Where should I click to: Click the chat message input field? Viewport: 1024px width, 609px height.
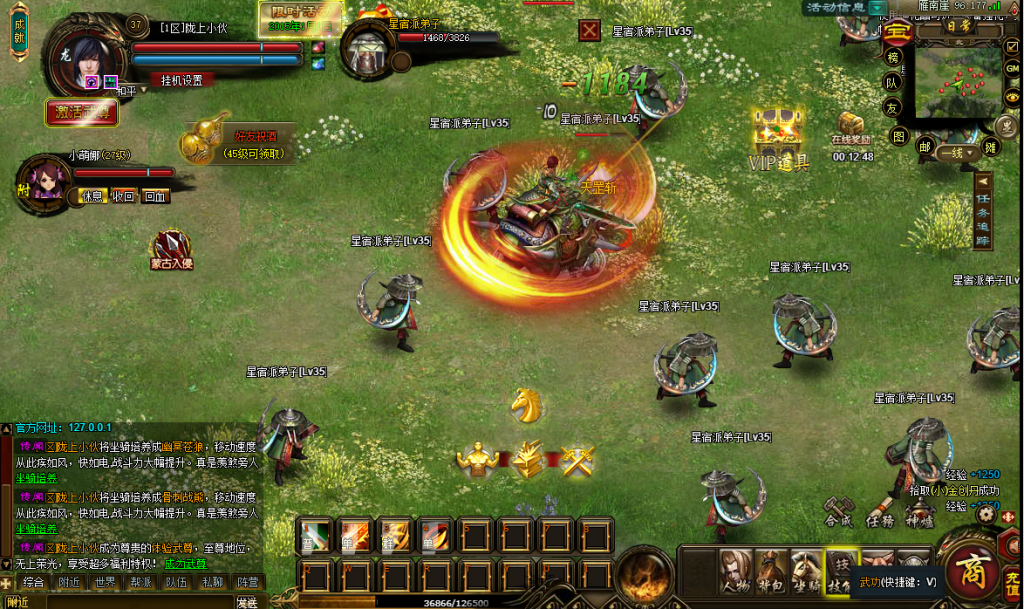click(130, 602)
